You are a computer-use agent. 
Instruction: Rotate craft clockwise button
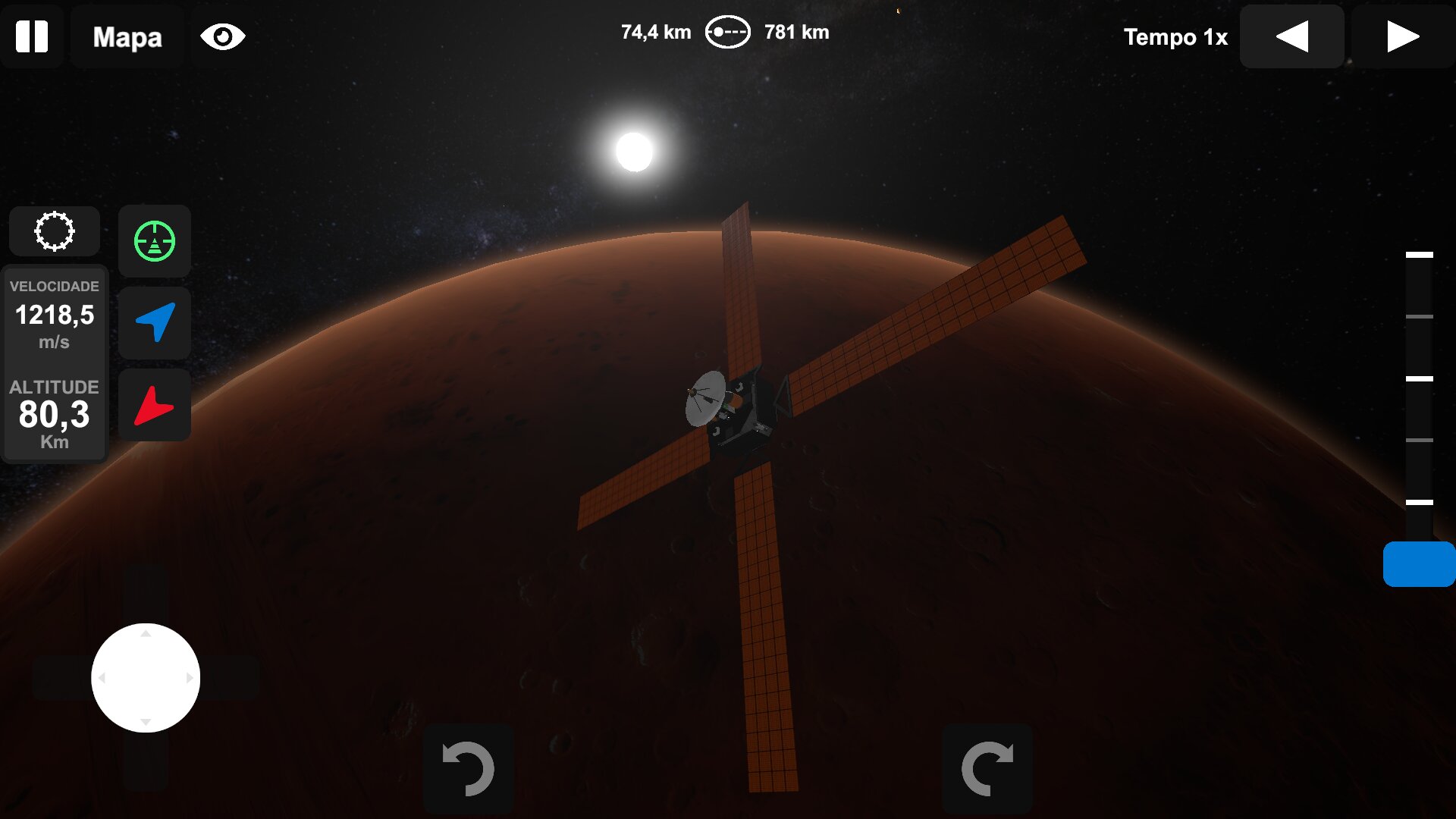point(987,768)
